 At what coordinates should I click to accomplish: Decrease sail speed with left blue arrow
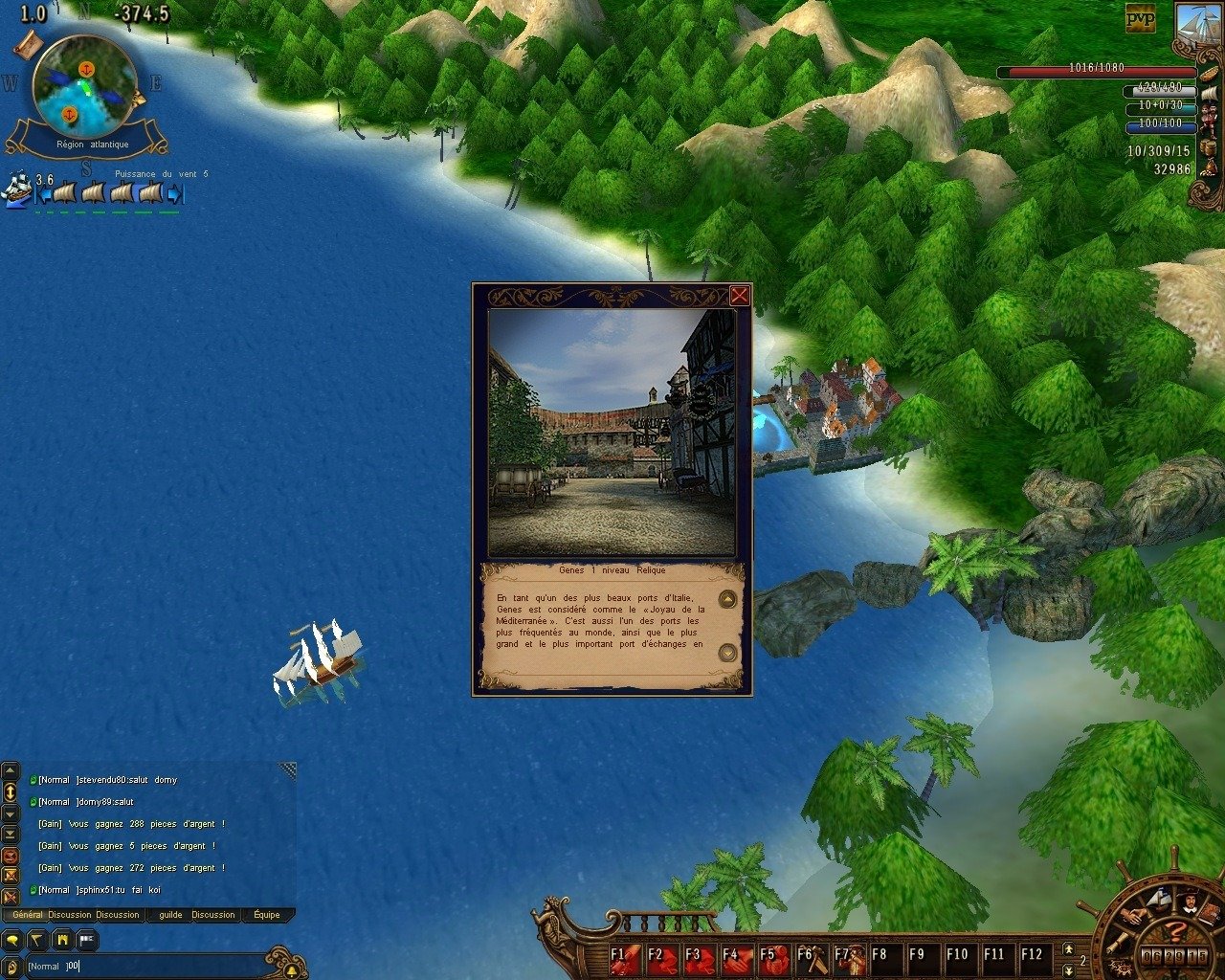[x=43, y=194]
